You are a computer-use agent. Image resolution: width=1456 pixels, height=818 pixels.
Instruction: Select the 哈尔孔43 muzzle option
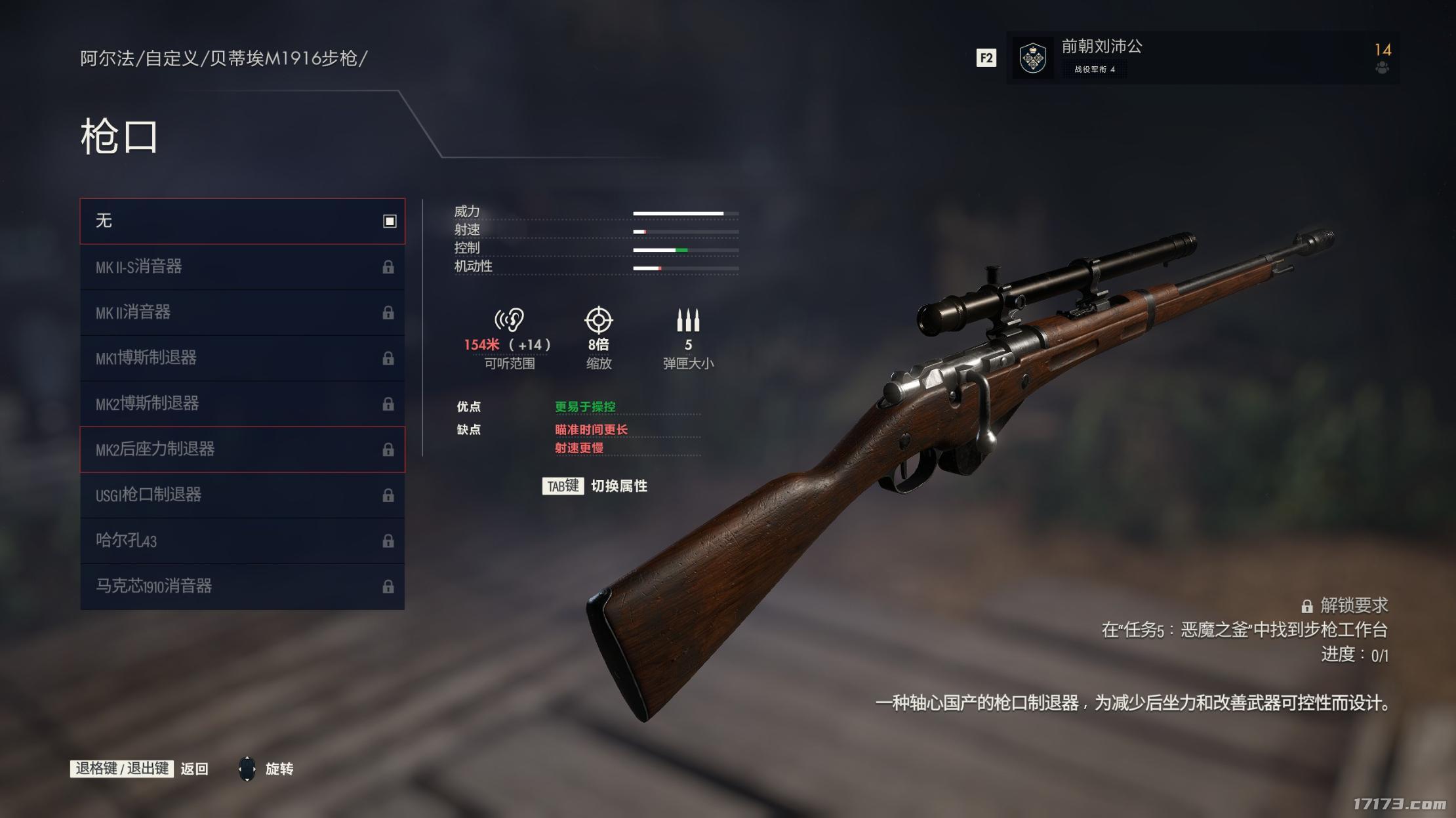(242, 541)
